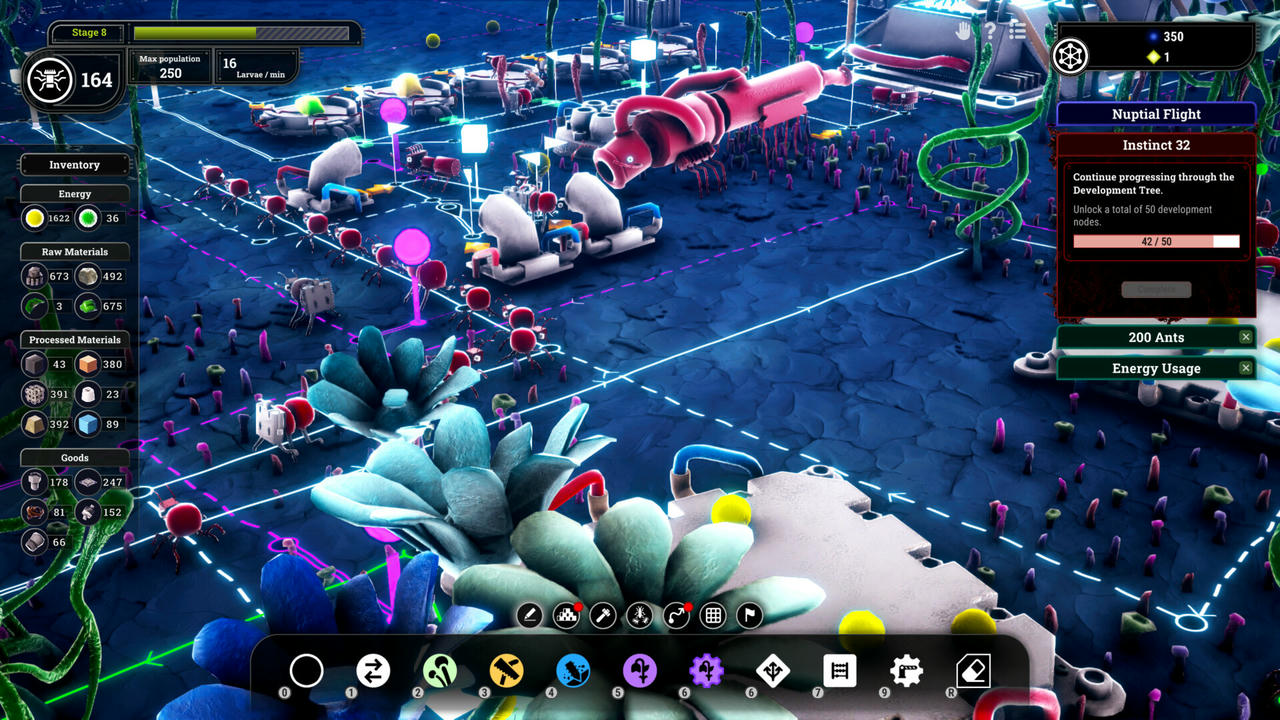This screenshot has height=720, width=1280.
Task: Open the Nuptial Flight panel
Action: click(x=1156, y=114)
